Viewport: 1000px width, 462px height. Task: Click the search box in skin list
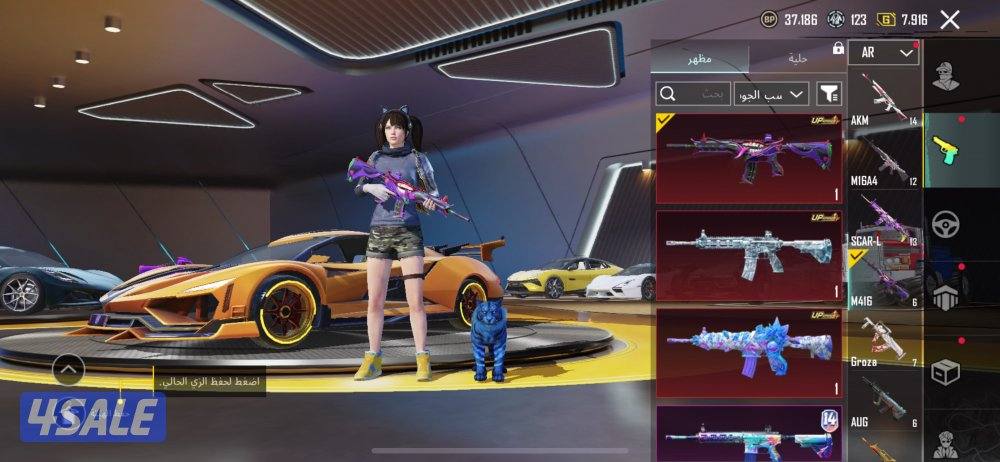[x=693, y=94]
